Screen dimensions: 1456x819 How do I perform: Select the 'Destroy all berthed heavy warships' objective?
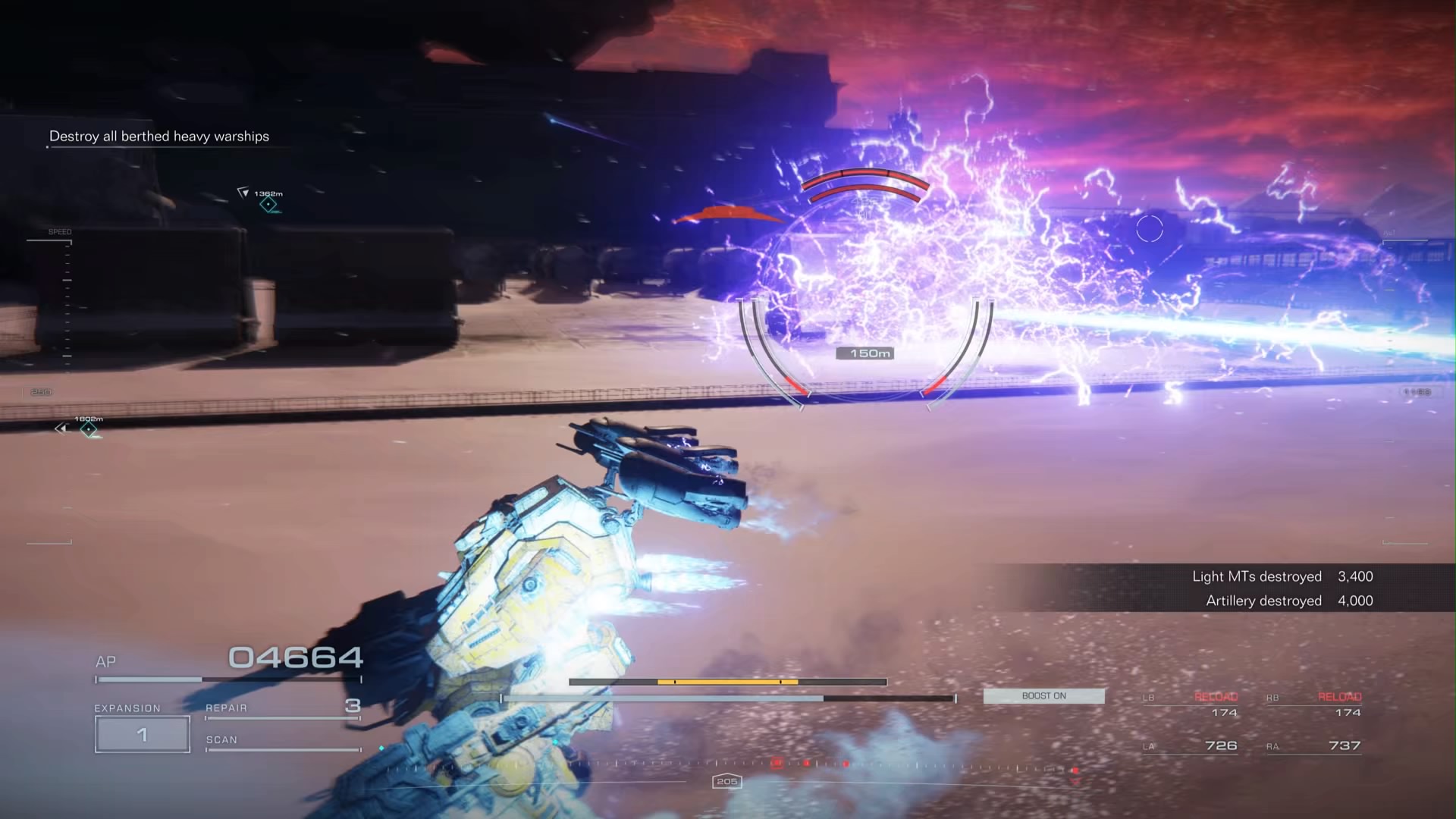pyautogui.click(x=159, y=136)
